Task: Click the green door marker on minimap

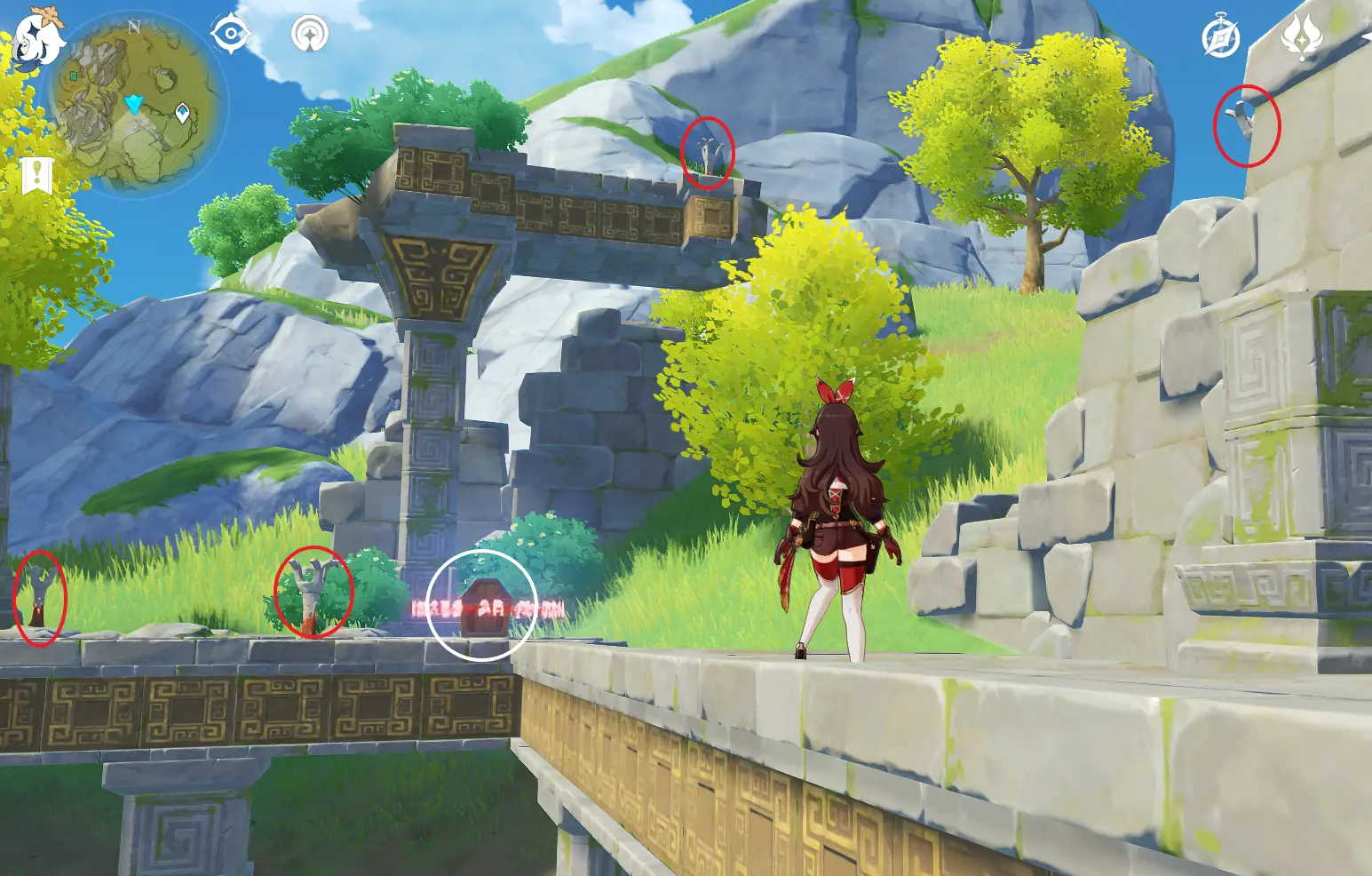Action: (x=75, y=77)
